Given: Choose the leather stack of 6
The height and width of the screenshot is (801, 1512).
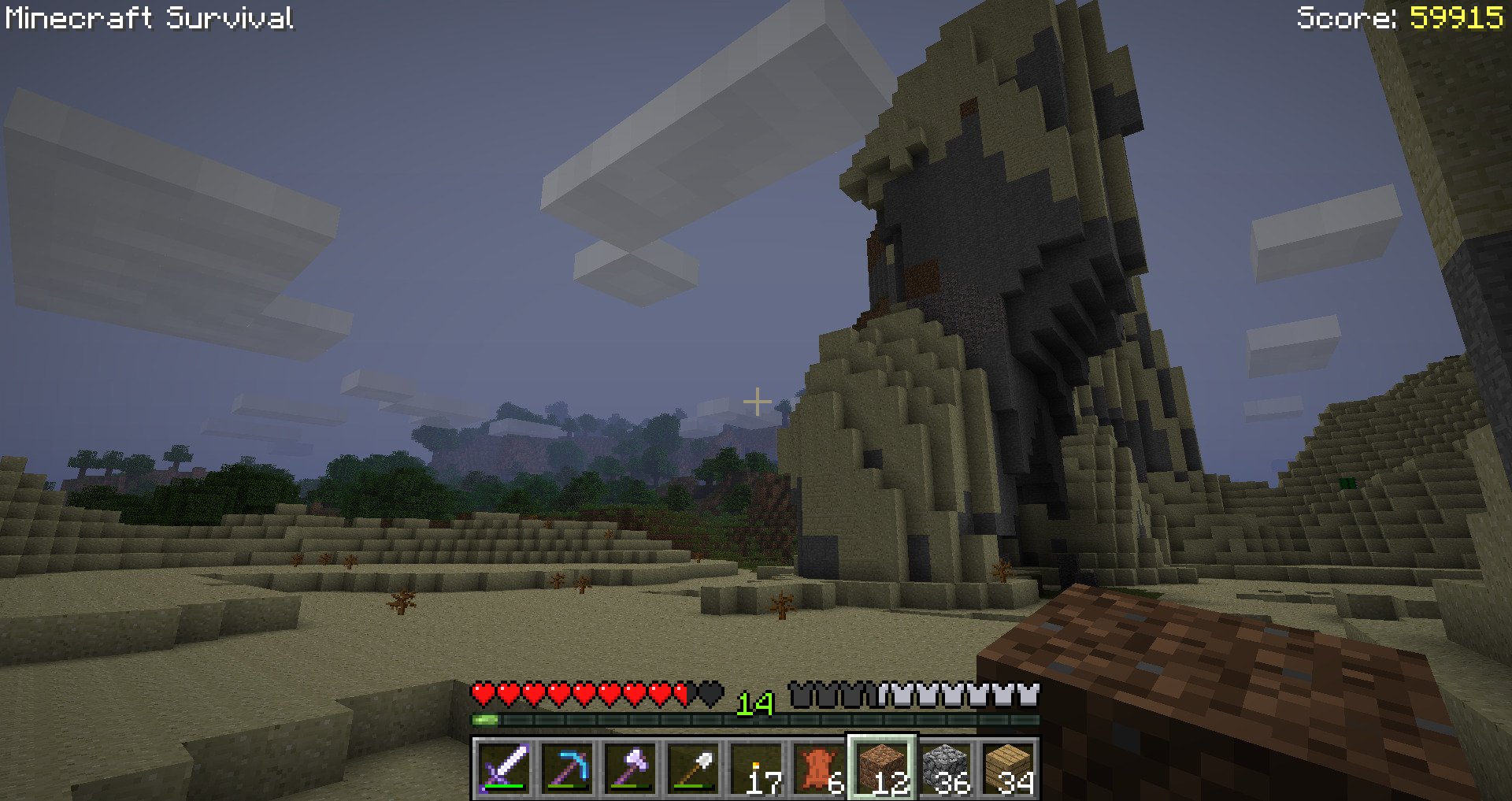Looking at the screenshot, I should point(819,768).
